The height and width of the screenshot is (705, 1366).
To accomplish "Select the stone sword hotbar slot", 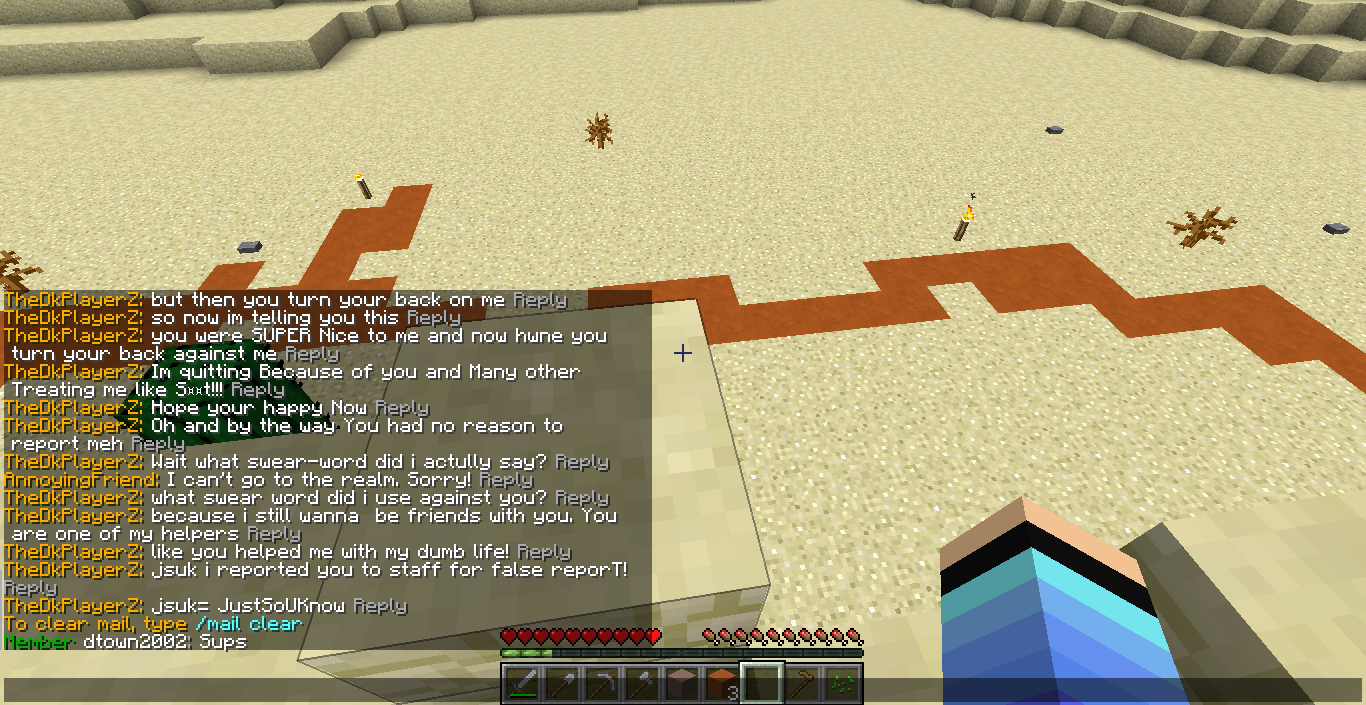I will coord(522,683).
